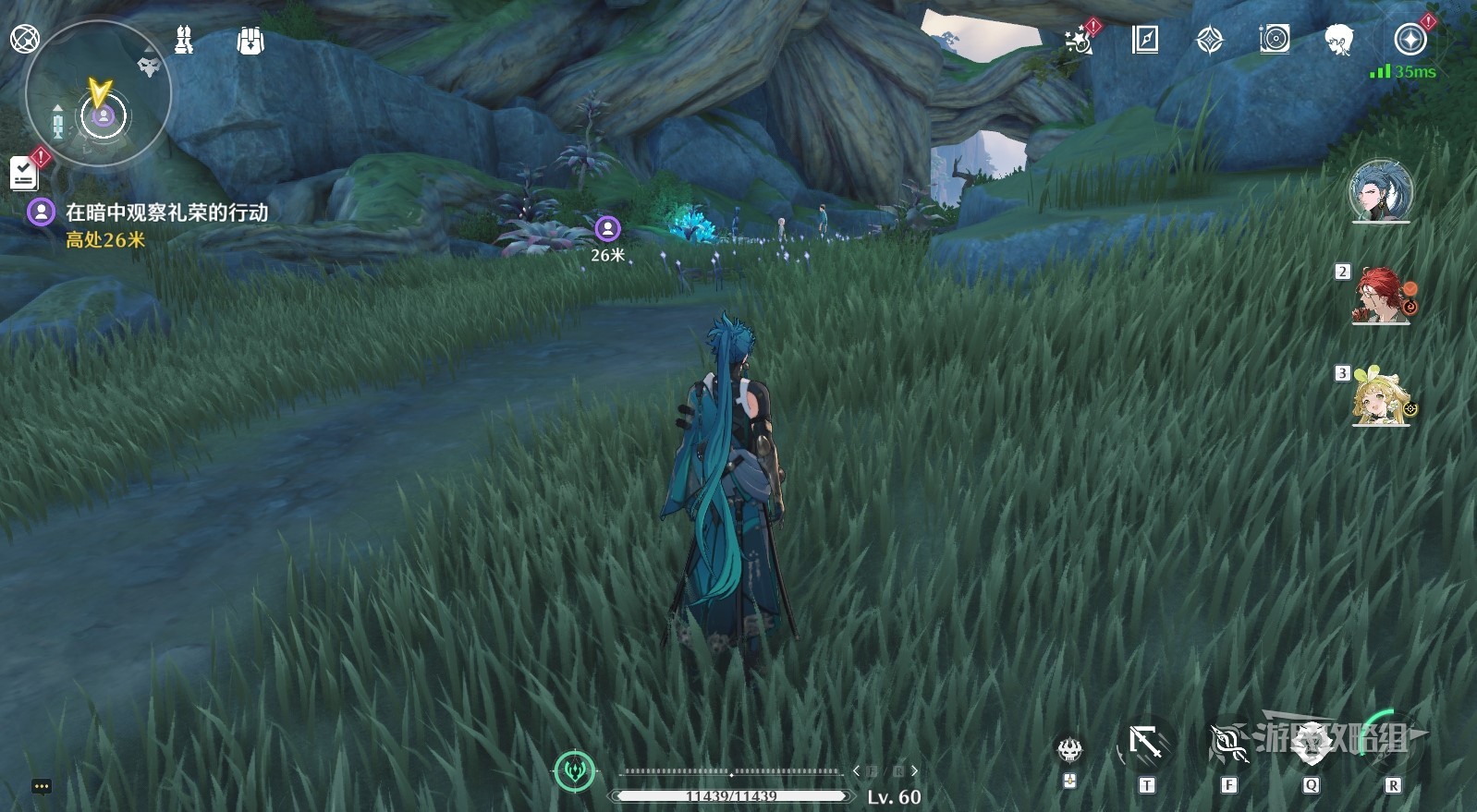Open the compass guidebook icon
The height and width of the screenshot is (812, 1477).
(1144, 40)
